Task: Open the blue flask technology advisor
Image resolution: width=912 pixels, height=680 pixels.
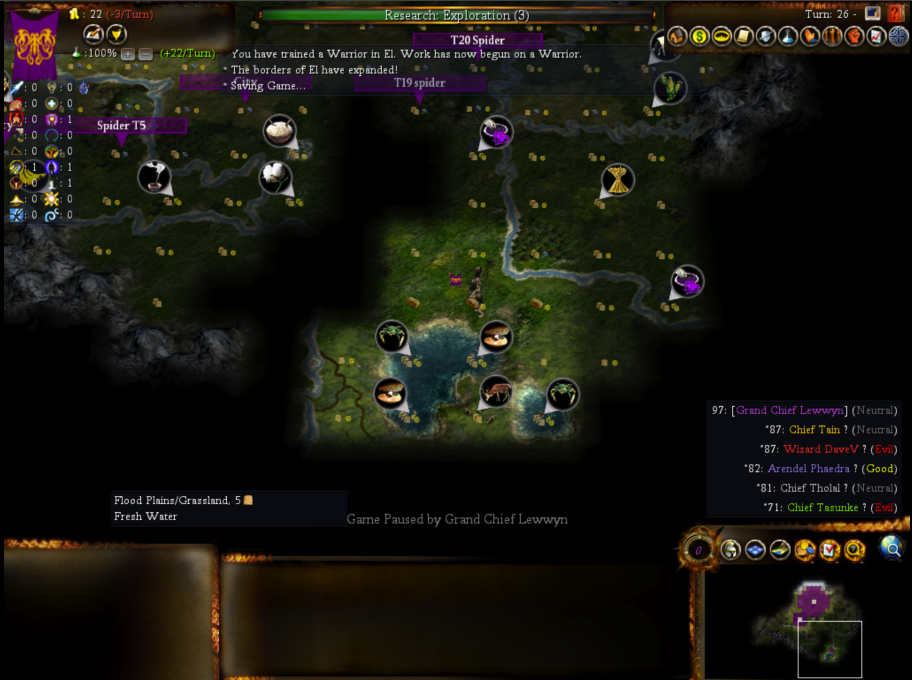Action: click(x=787, y=36)
